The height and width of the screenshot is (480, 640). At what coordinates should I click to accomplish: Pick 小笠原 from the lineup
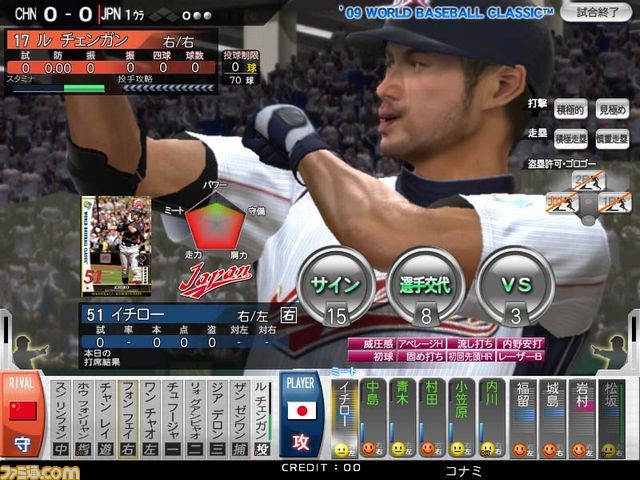pyautogui.click(x=461, y=418)
